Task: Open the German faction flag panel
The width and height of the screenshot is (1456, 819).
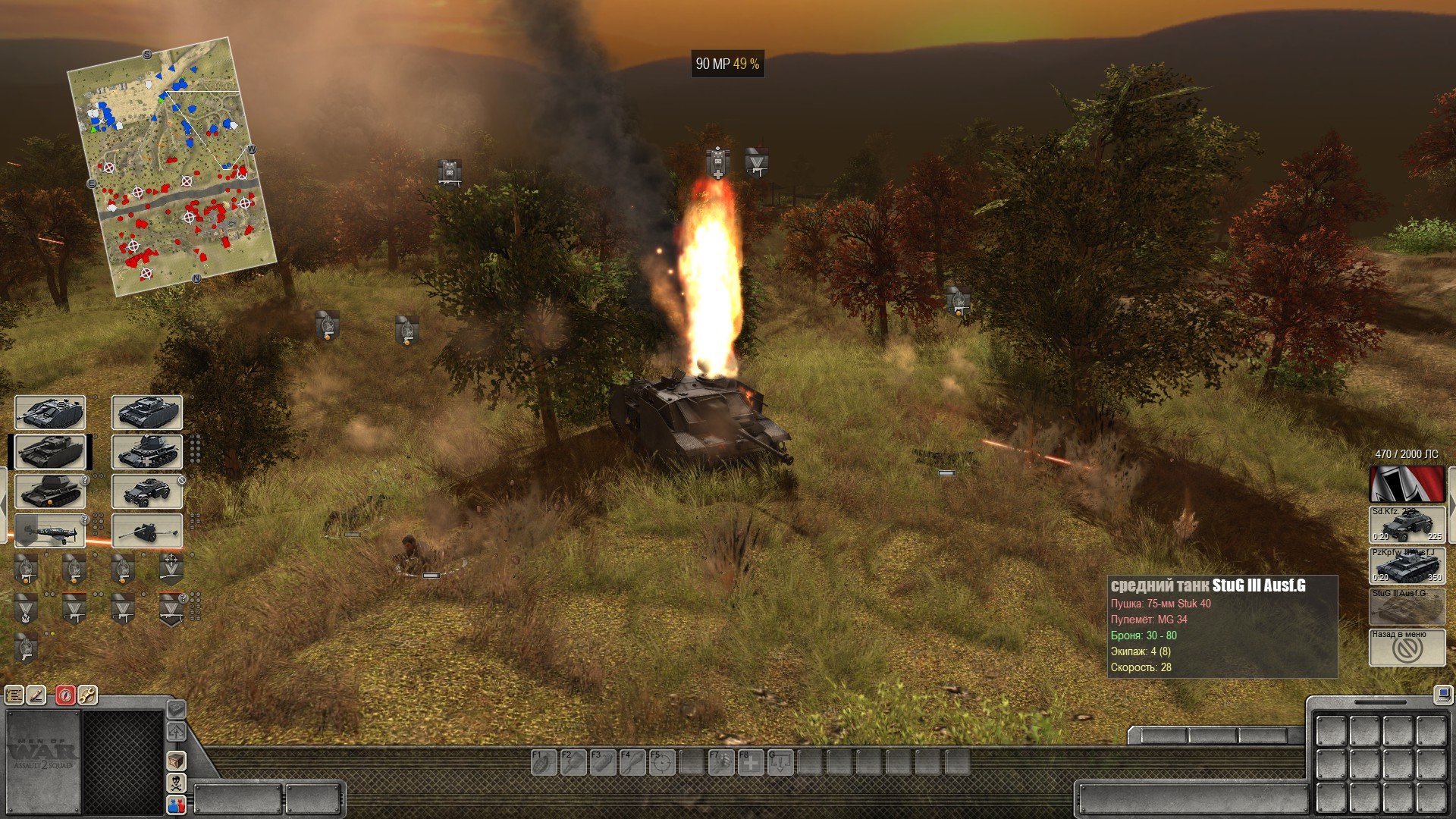Action: tap(1407, 484)
